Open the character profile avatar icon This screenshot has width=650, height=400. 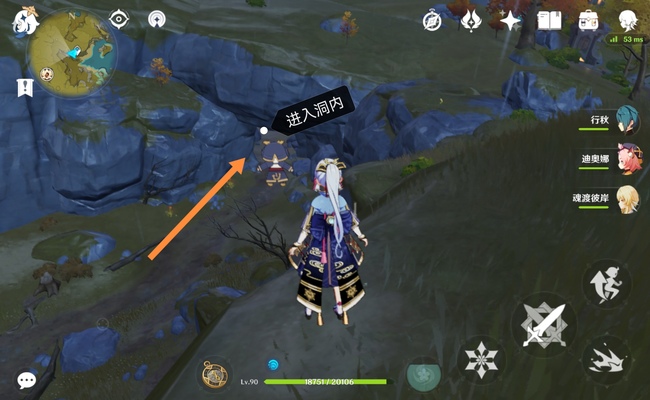[x=627, y=20]
